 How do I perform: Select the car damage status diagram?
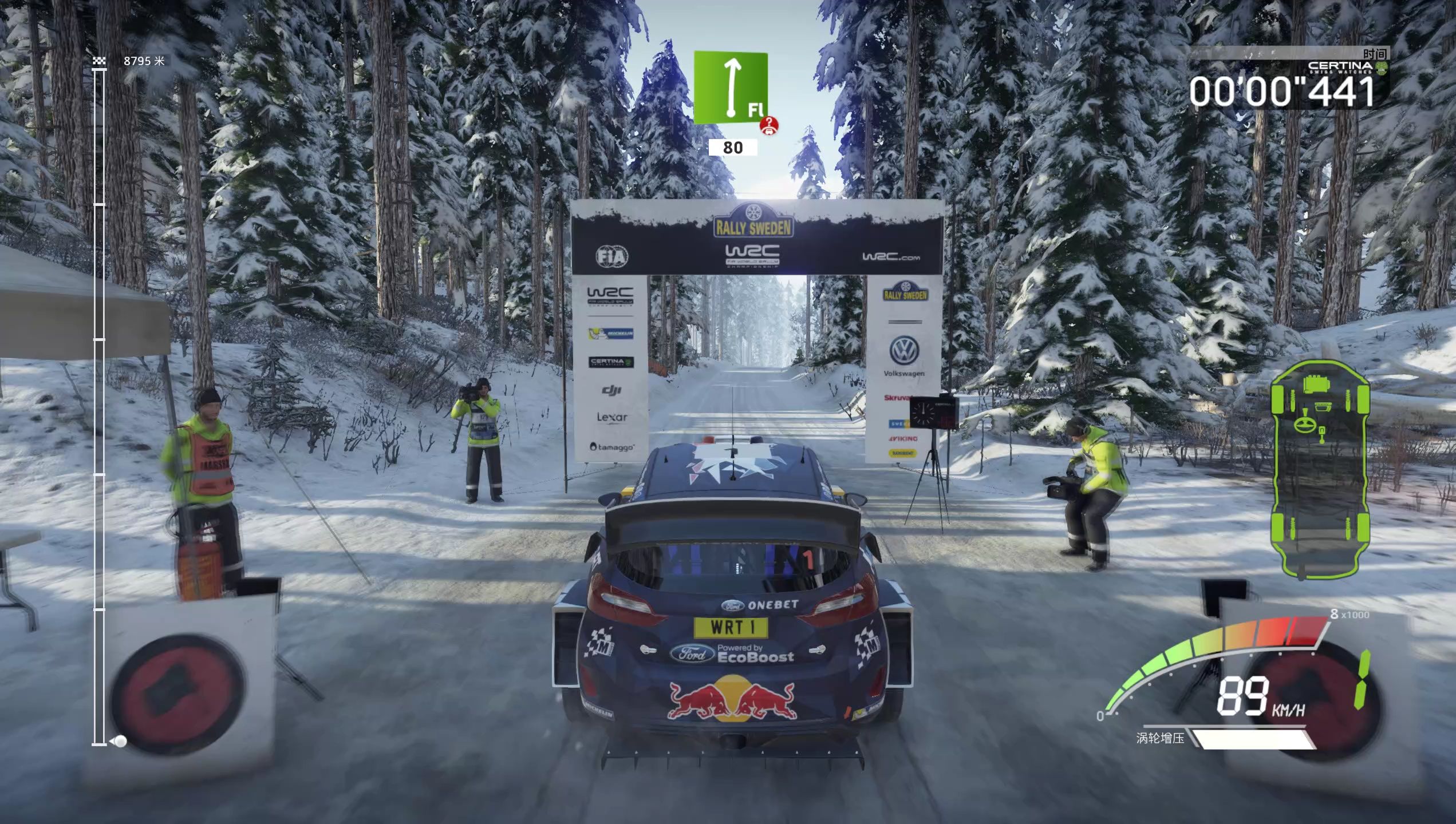click(1320, 470)
